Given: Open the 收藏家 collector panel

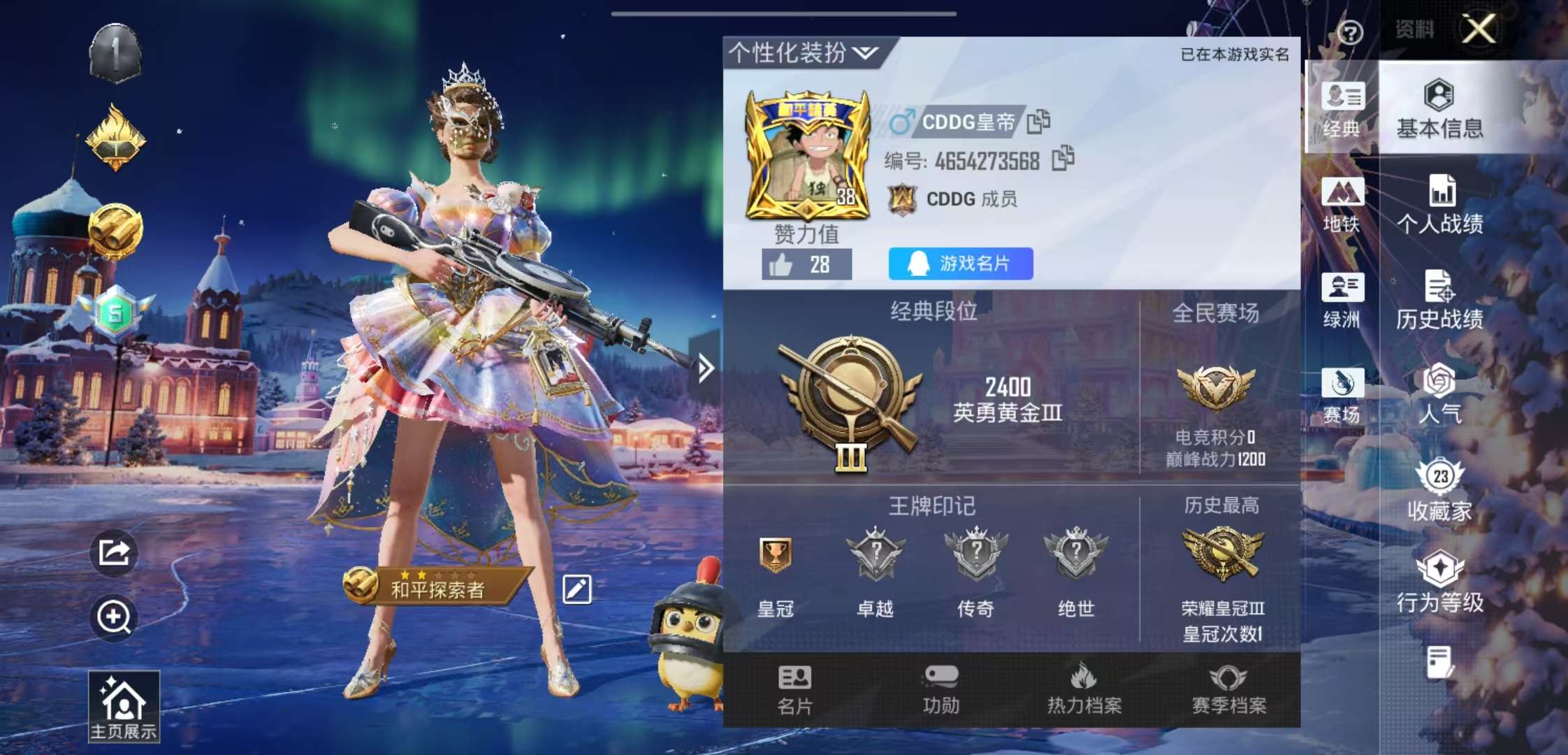Looking at the screenshot, I should click(x=1441, y=489).
